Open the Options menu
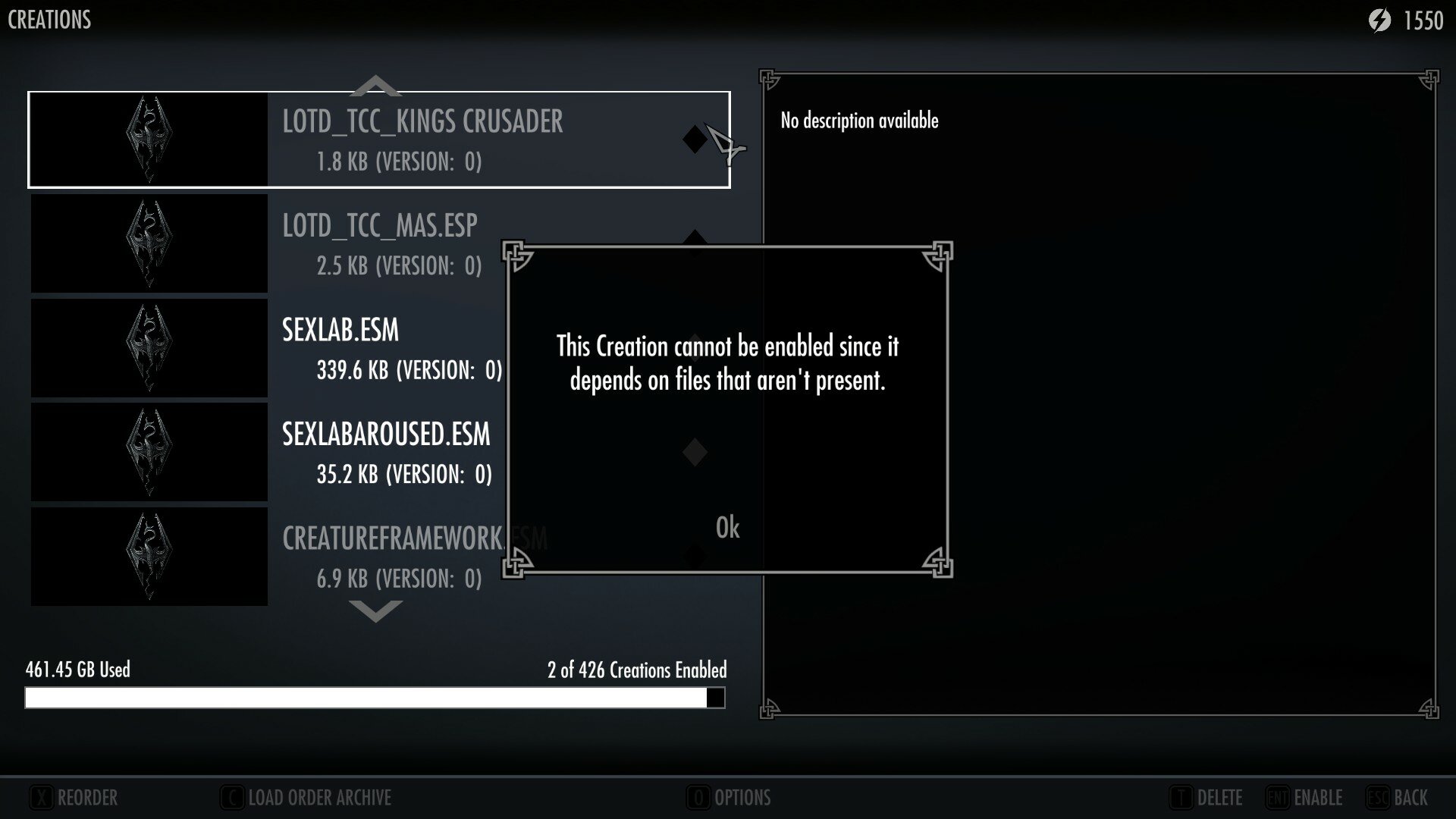The width and height of the screenshot is (1456, 819). (730, 797)
